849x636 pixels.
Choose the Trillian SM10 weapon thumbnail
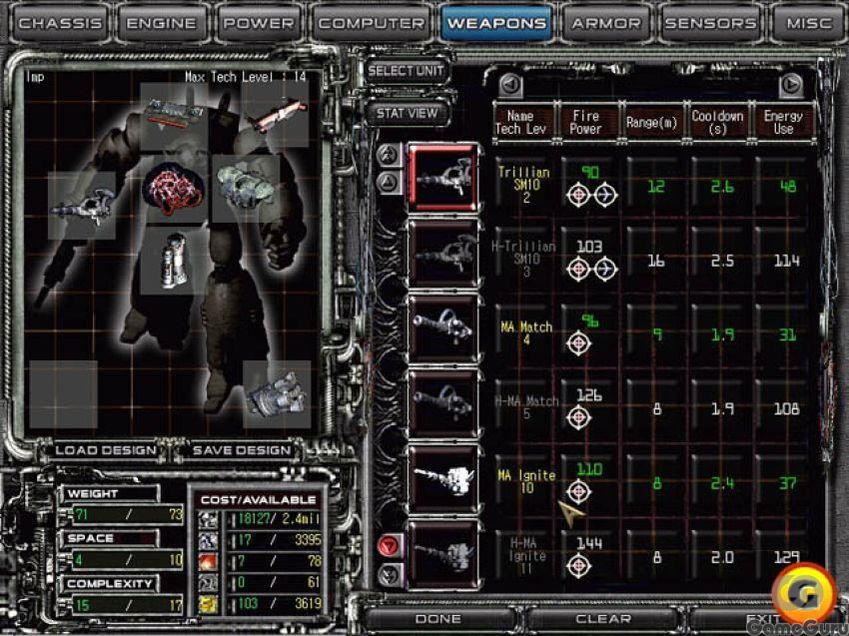(444, 178)
